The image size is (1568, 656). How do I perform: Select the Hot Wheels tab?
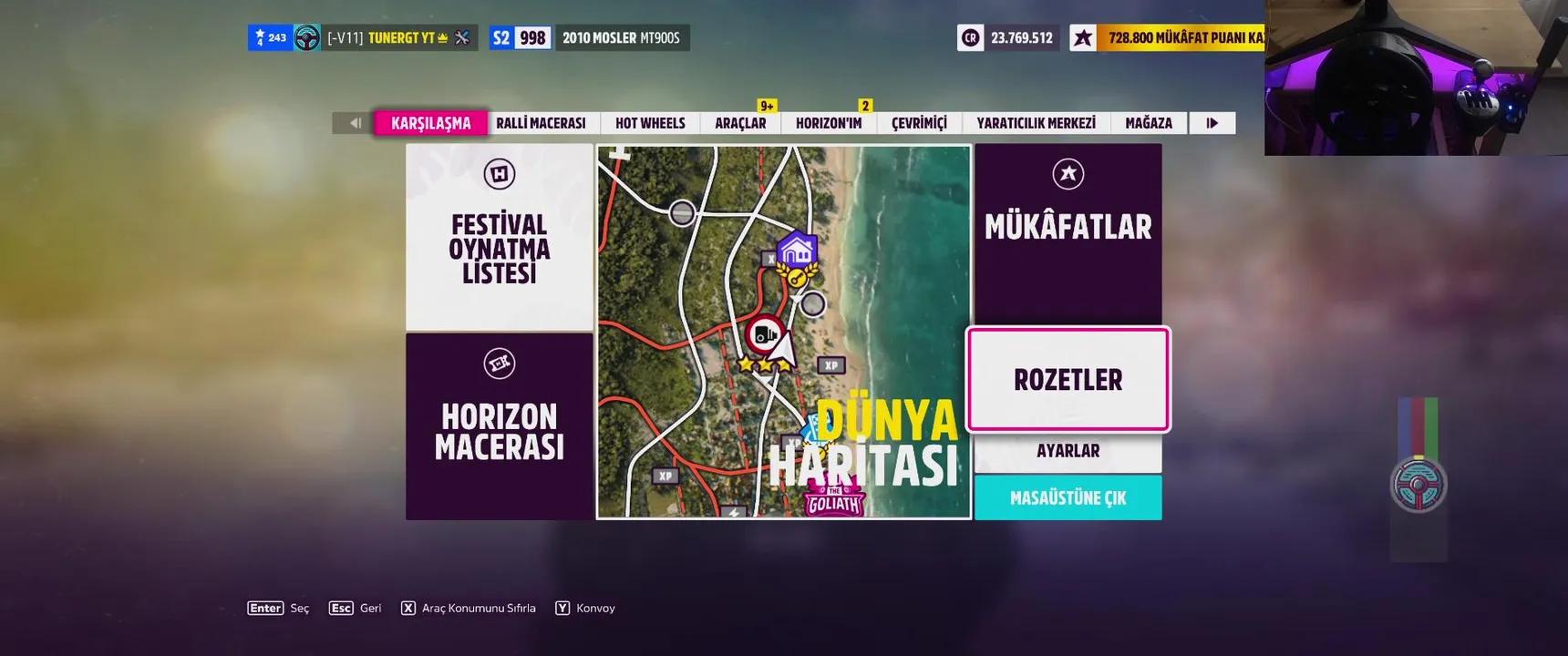(x=650, y=123)
